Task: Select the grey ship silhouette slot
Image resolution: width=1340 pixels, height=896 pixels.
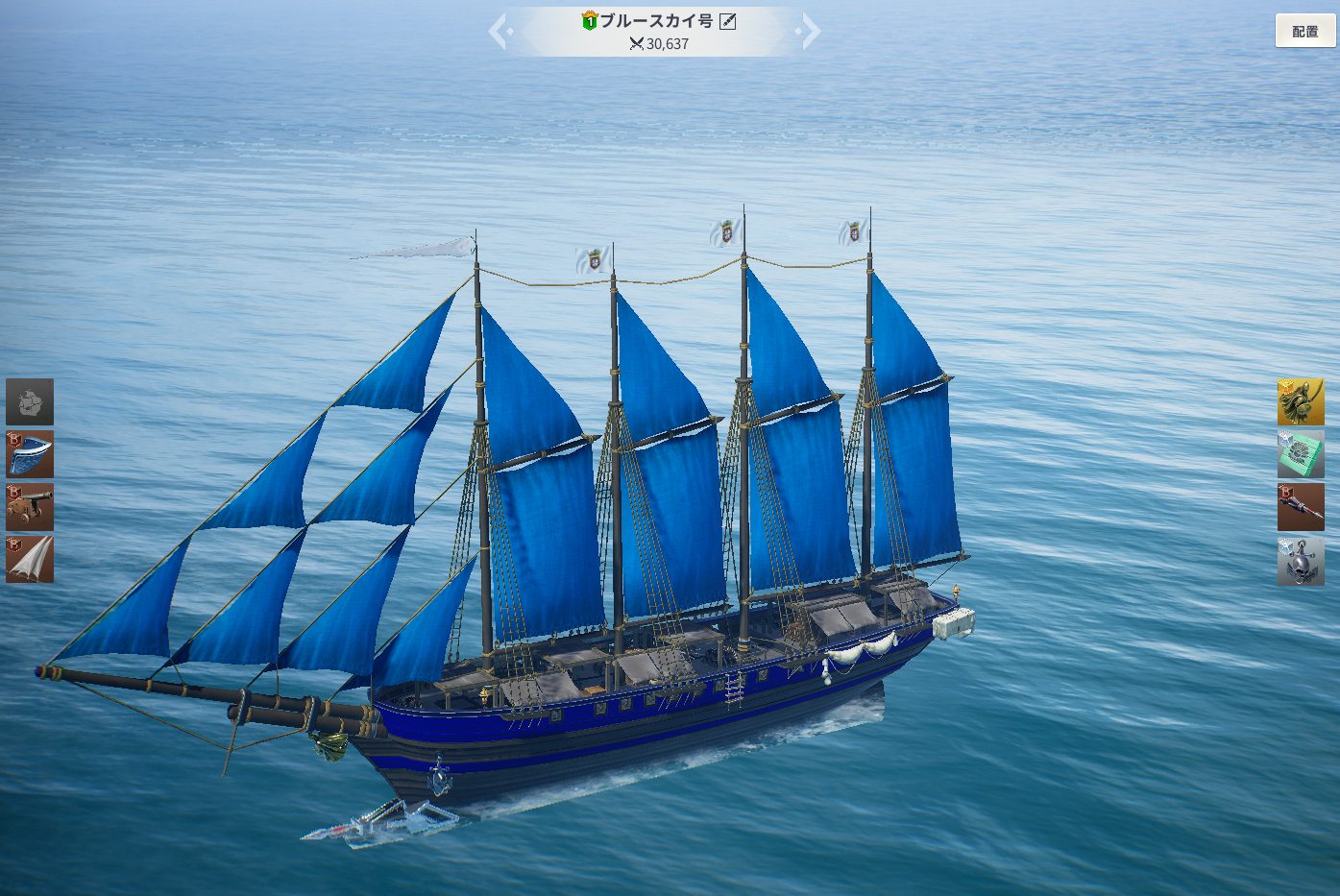Action: point(30,401)
